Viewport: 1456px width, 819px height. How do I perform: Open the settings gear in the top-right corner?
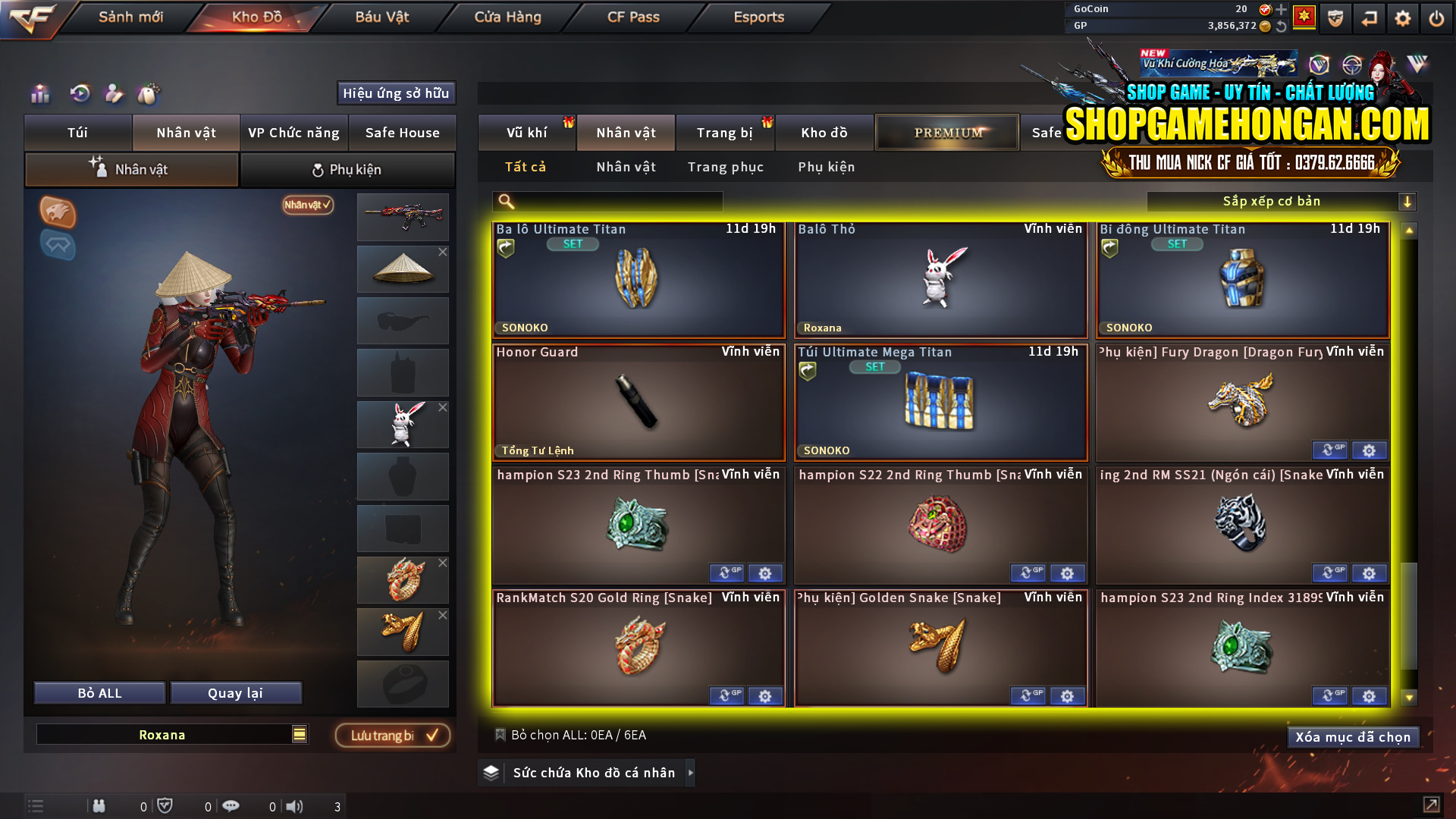[x=1402, y=17]
